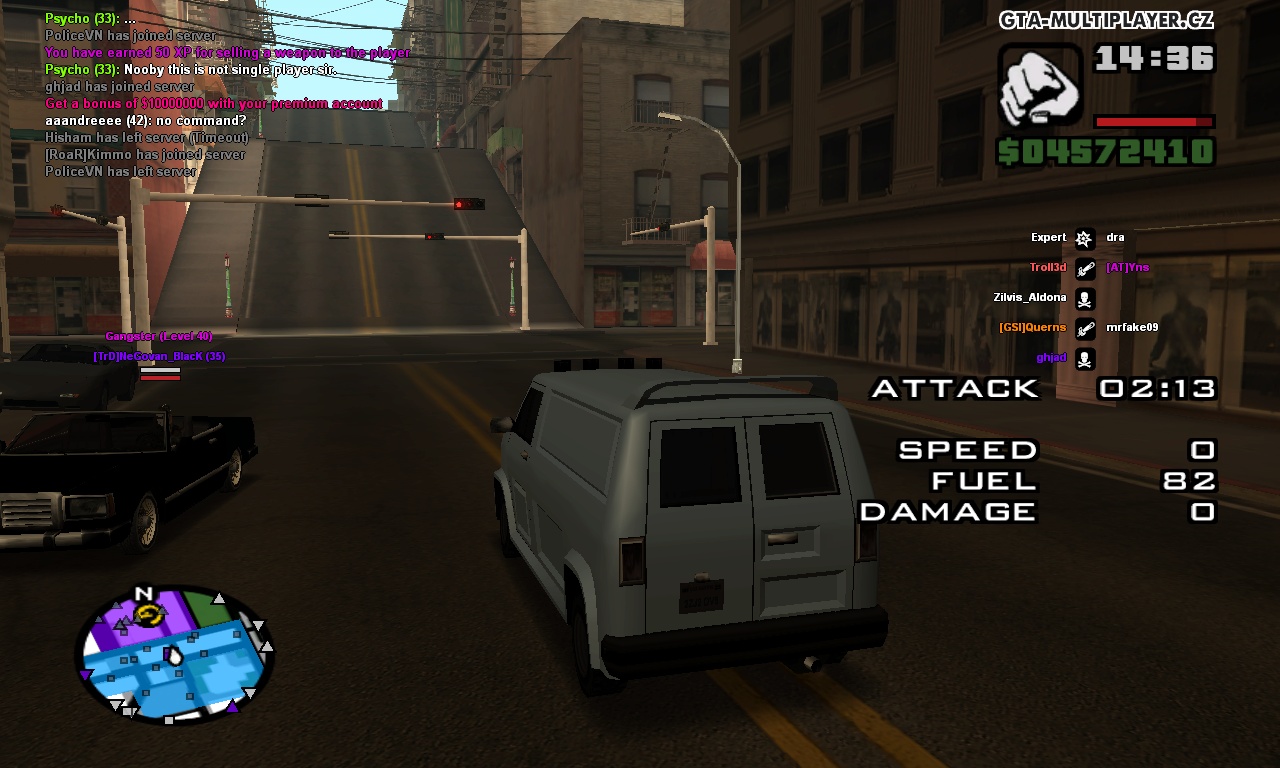Click the Troll3d kill feed weapon icon

(x=1085, y=268)
